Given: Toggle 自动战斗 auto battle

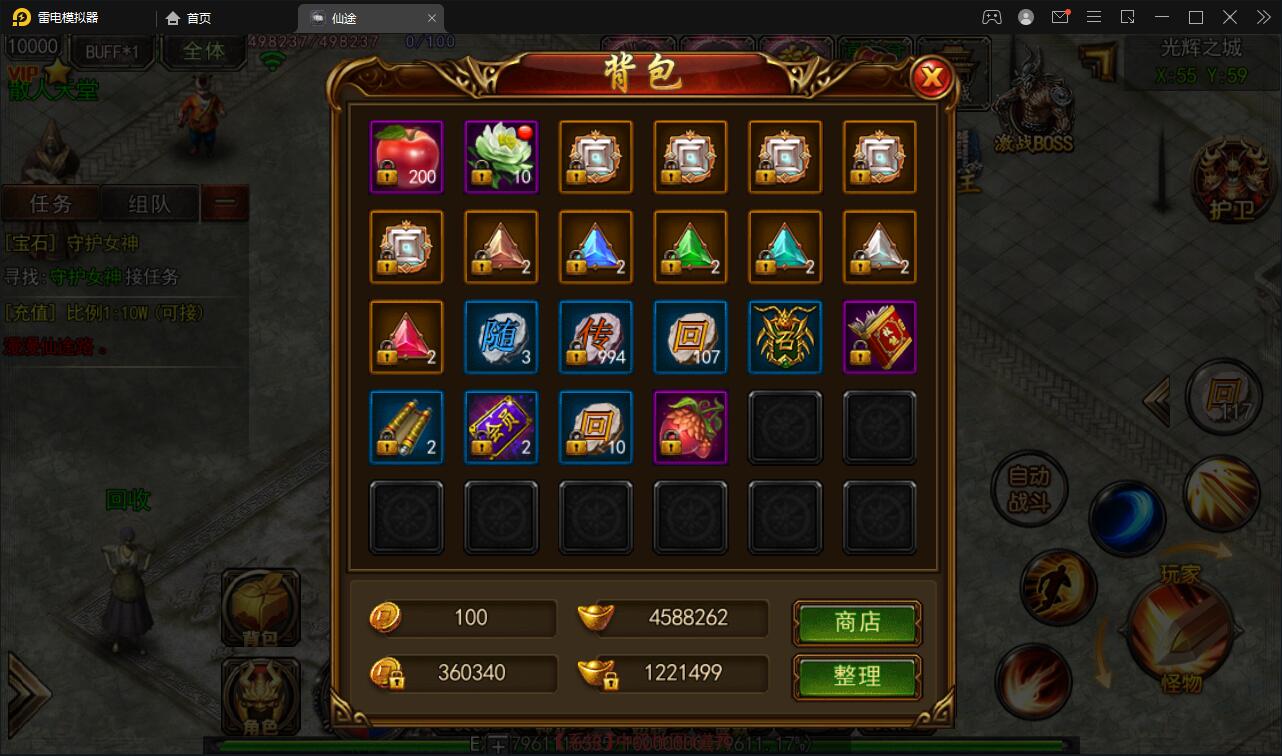Looking at the screenshot, I should (1029, 490).
